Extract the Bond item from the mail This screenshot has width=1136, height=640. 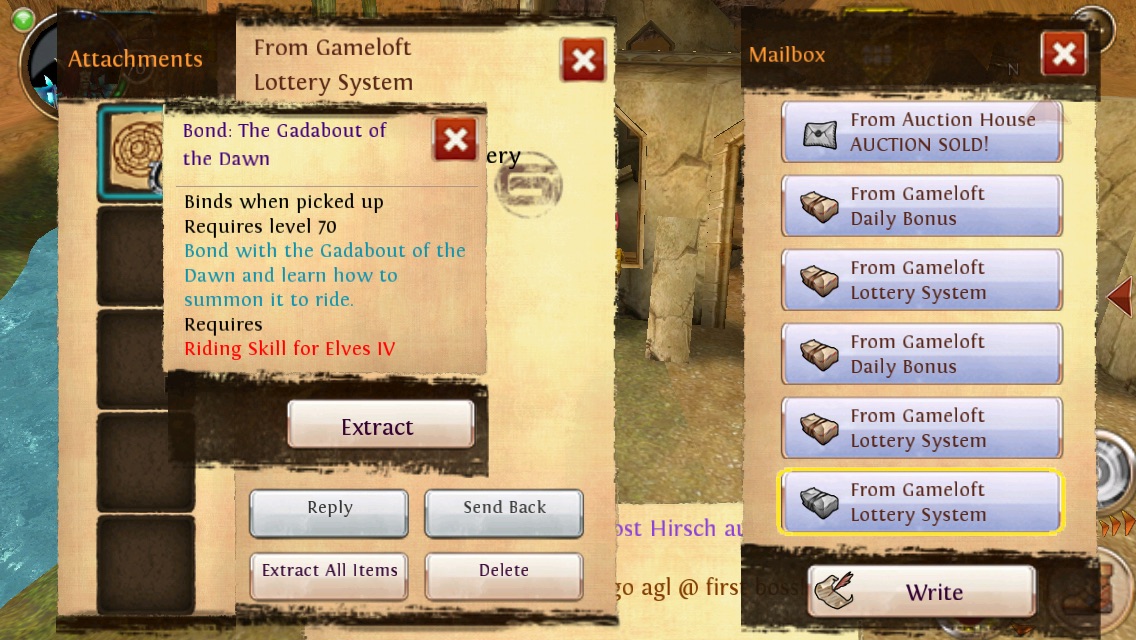click(380, 426)
